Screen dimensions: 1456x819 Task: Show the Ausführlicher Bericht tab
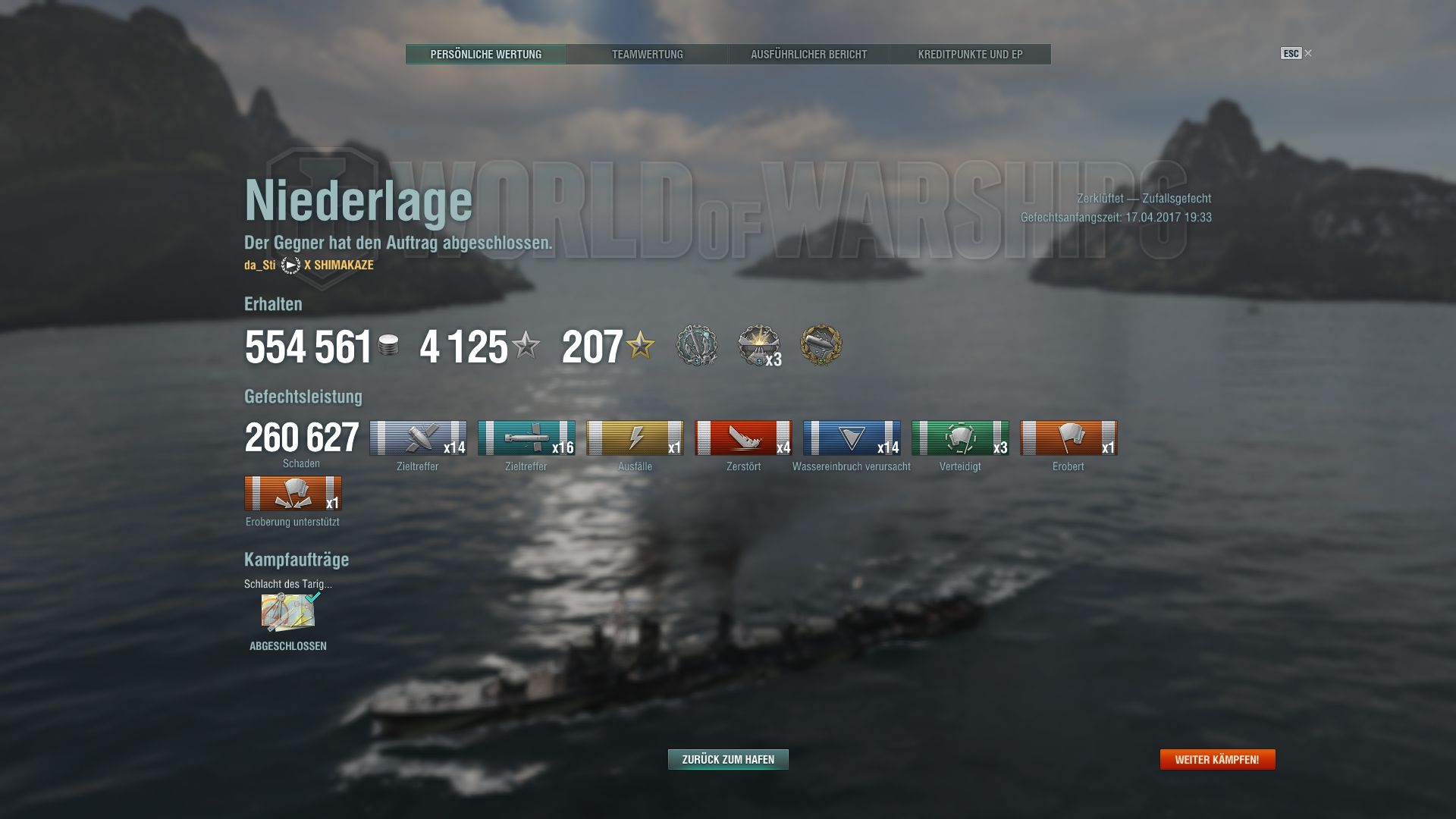pyautogui.click(x=808, y=55)
